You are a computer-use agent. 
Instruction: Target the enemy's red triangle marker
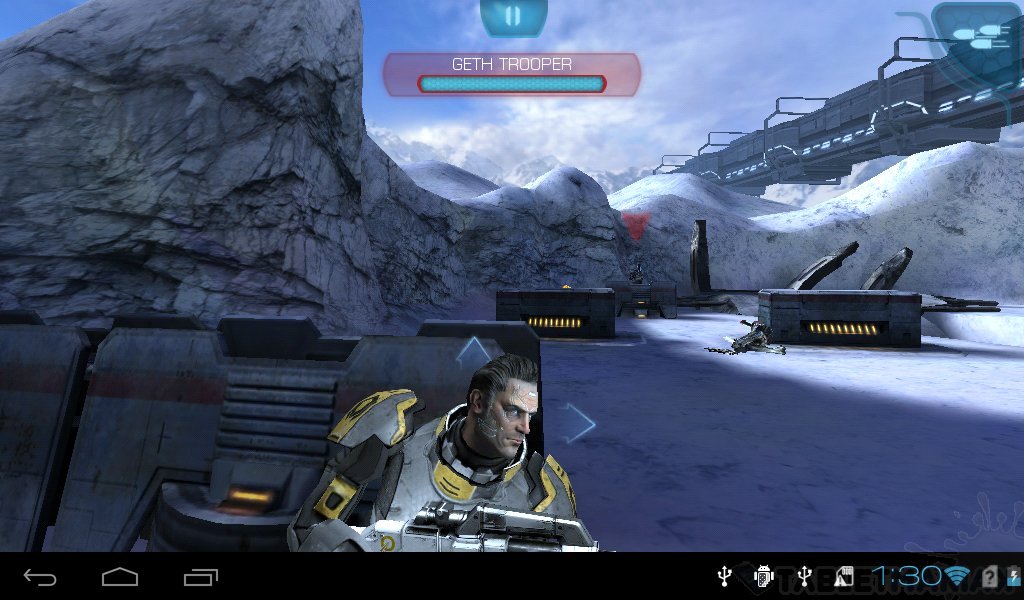[x=636, y=224]
